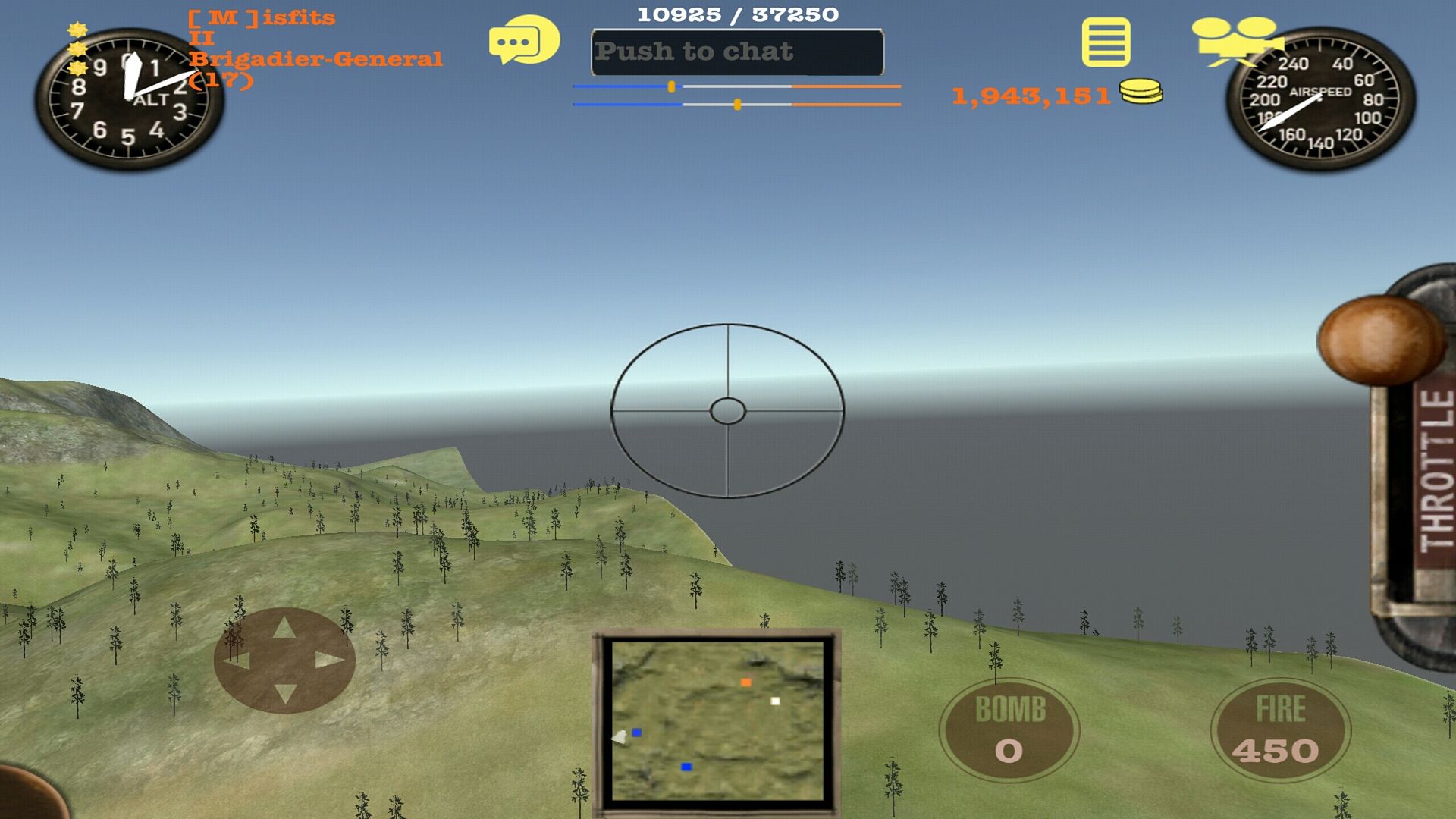Tap the down arrow on the directional pad
1456x819 pixels.
click(284, 692)
